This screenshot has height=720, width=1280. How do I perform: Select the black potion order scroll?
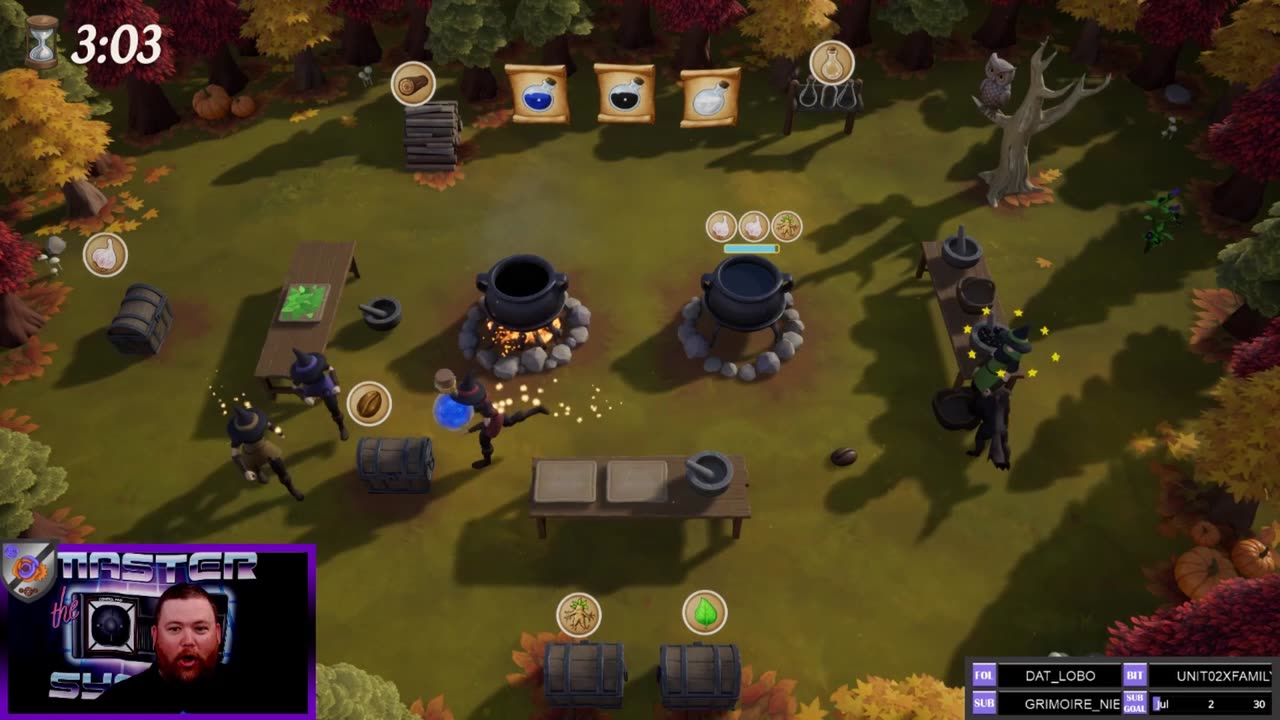pos(624,94)
